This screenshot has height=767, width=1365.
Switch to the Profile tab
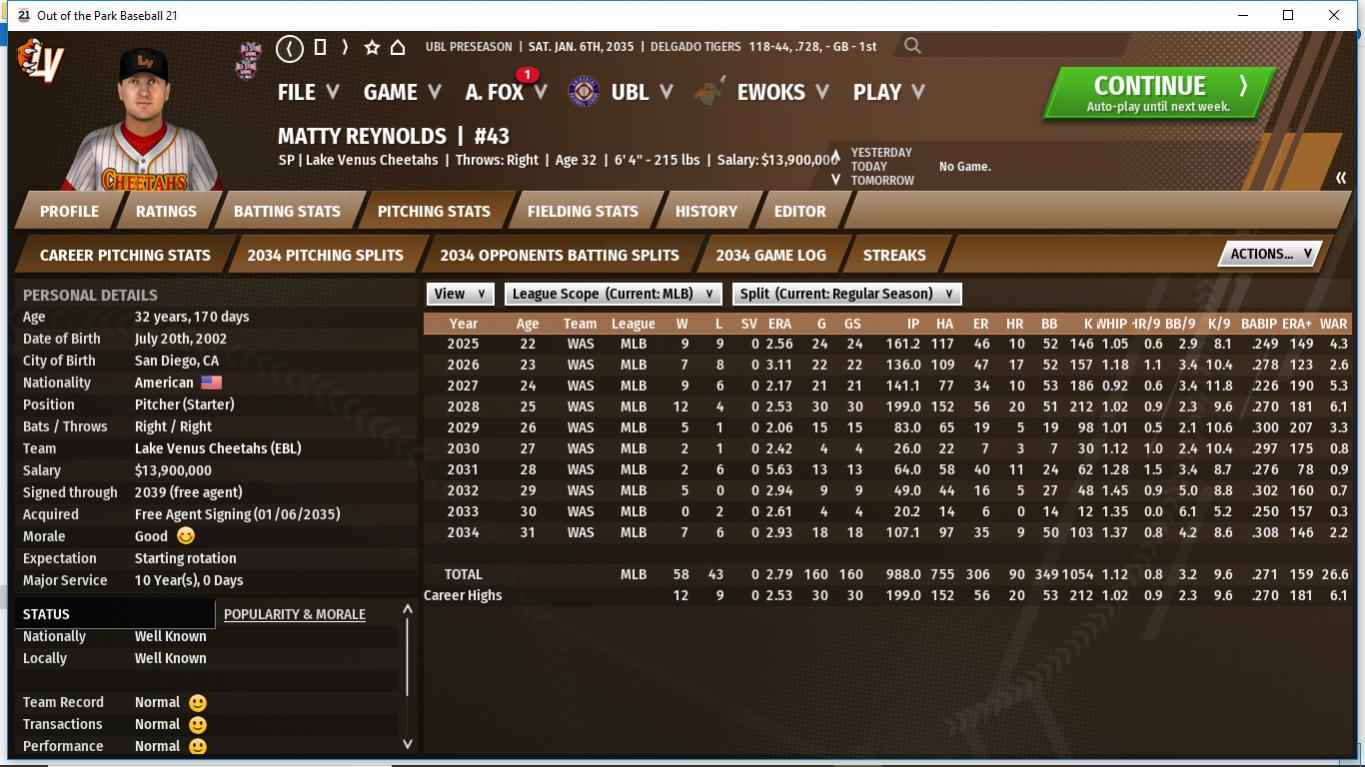click(69, 211)
